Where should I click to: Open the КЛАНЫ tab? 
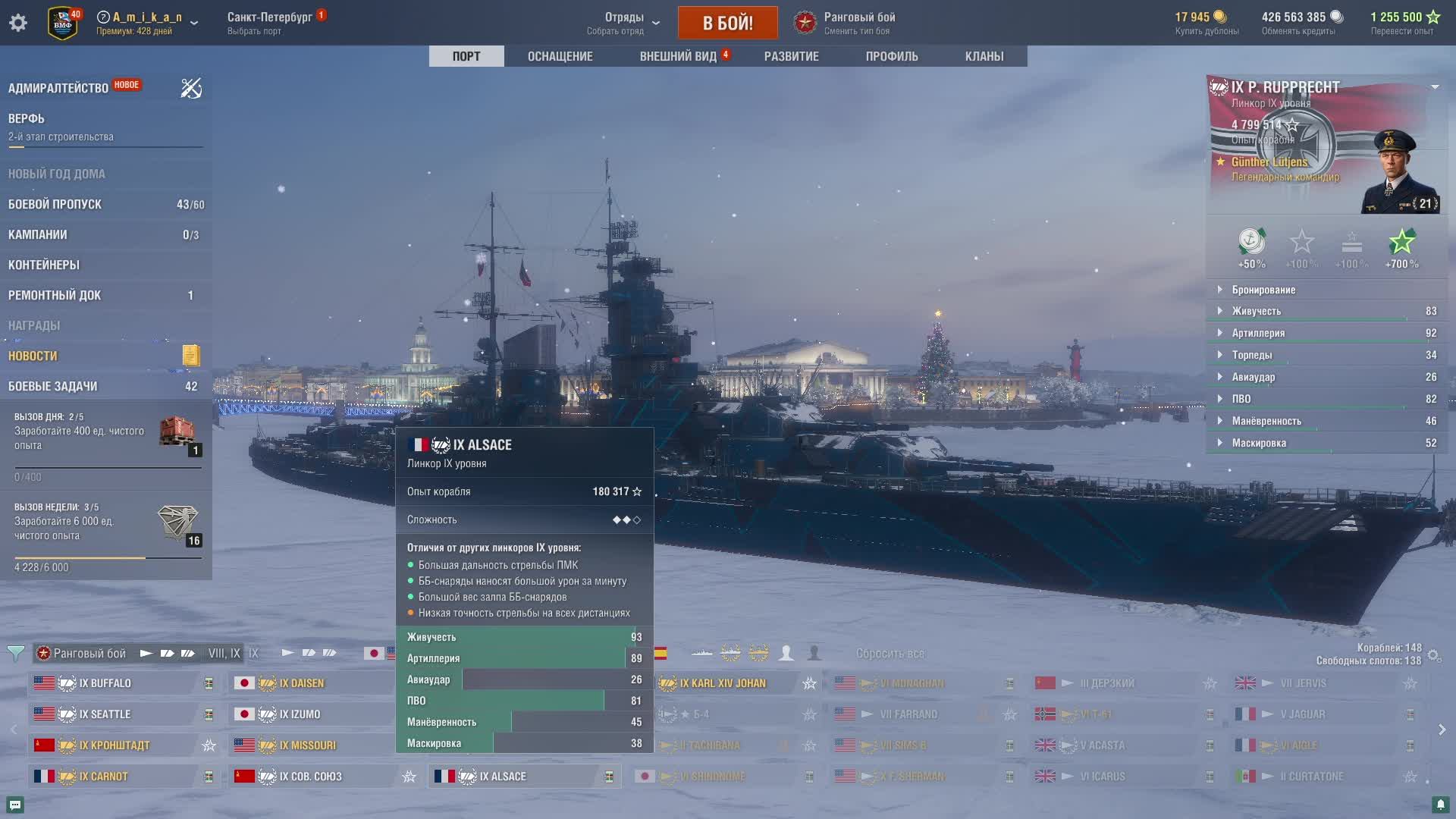point(984,56)
